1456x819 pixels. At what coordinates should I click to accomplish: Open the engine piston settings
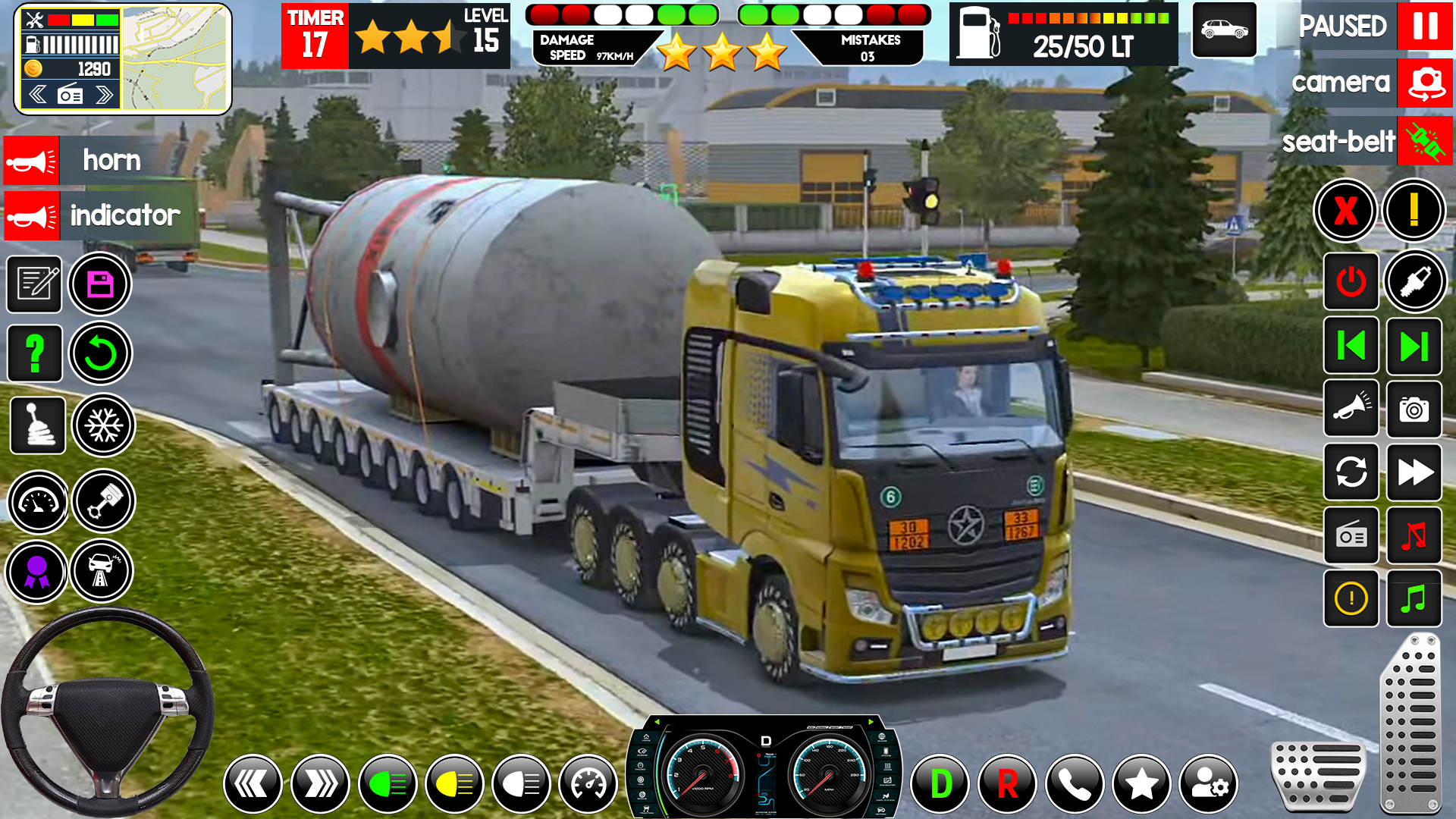[x=103, y=500]
